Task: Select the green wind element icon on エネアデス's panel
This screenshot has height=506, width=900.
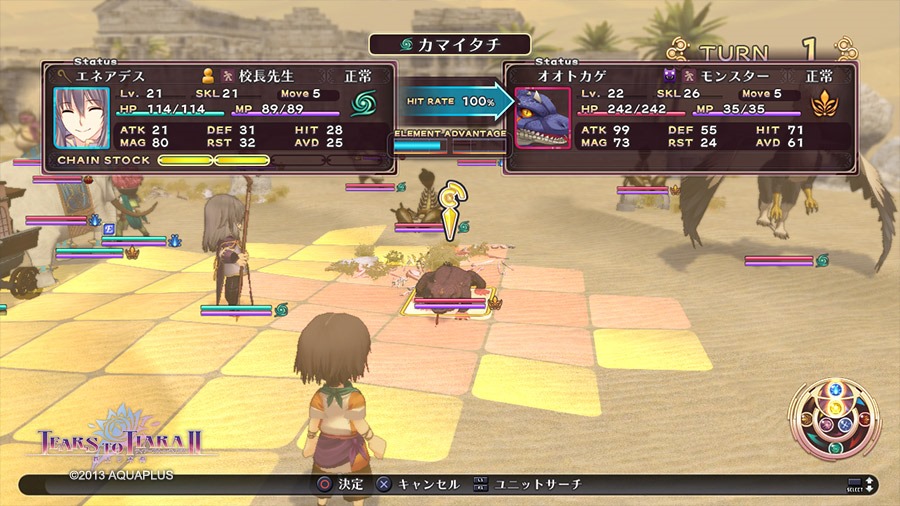Action: point(362,104)
